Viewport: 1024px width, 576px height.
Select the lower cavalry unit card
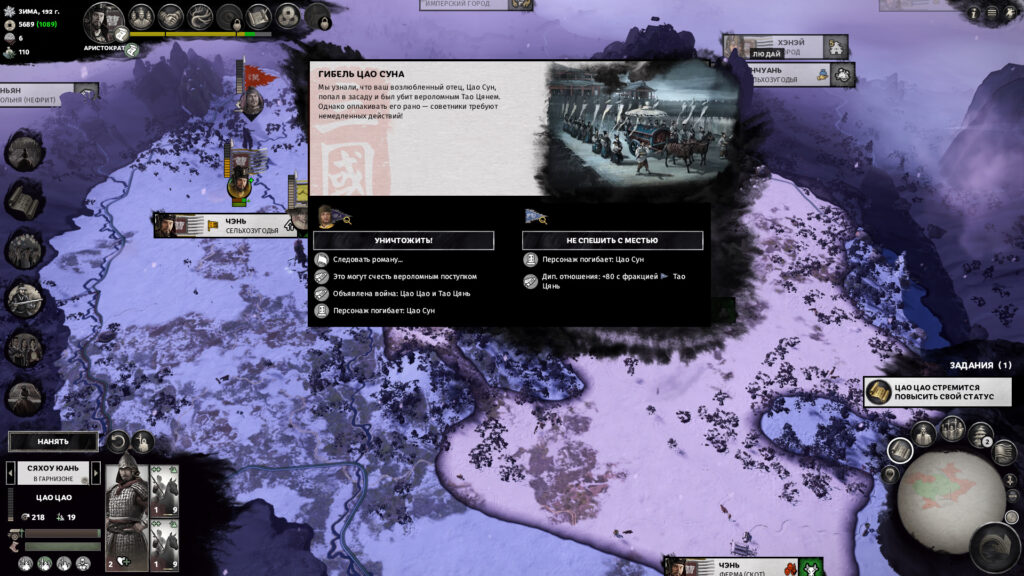162,545
